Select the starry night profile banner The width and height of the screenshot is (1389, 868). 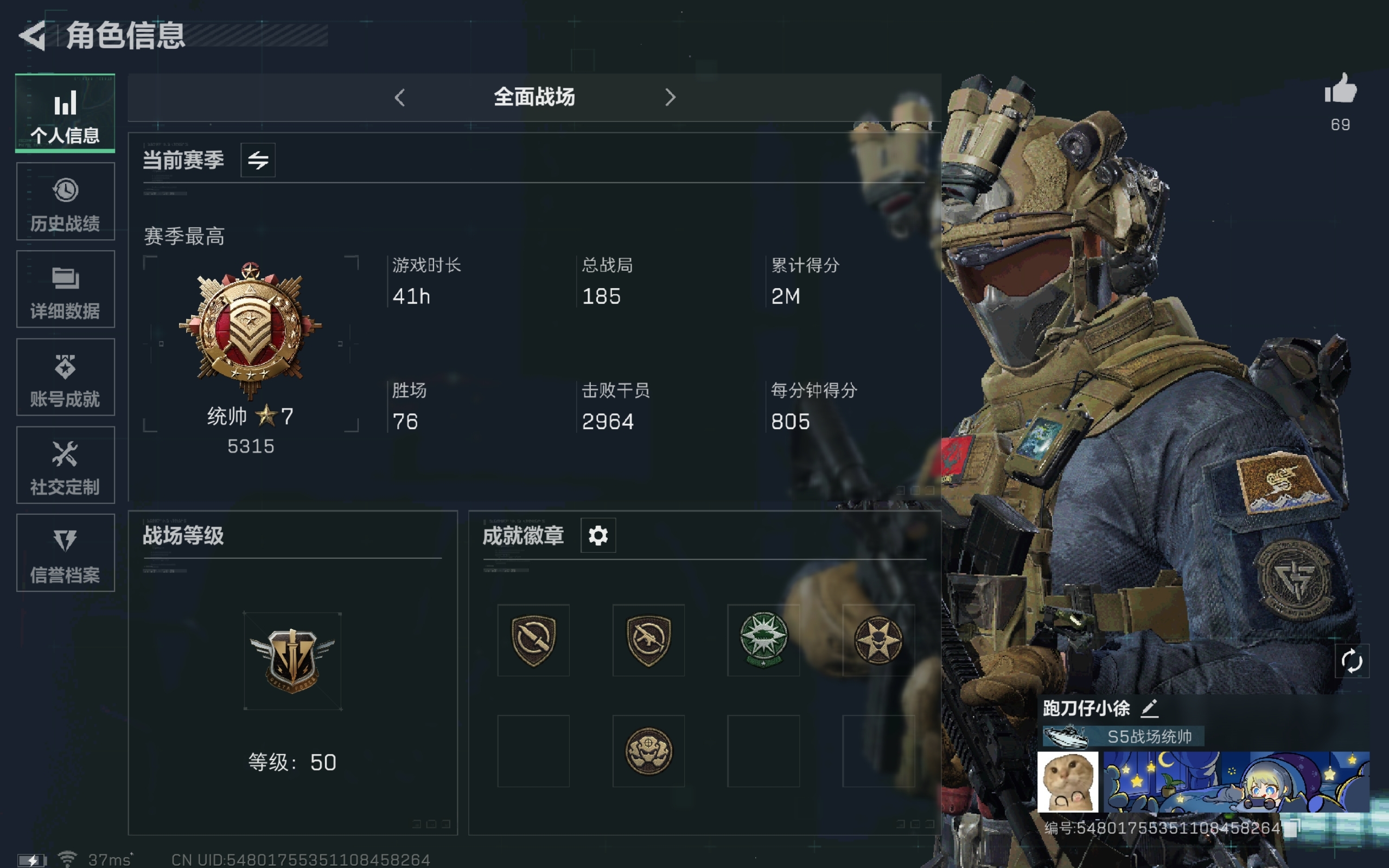point(1237,782)
